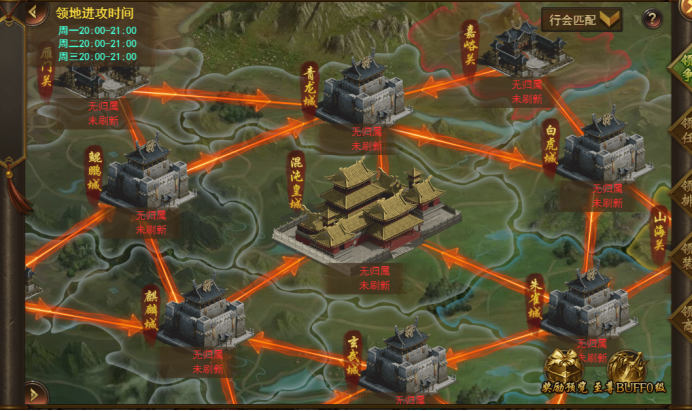The width and height of the screenshot is (692, 411).
Task: Open the question mark help button
Action: coord(652,19)
